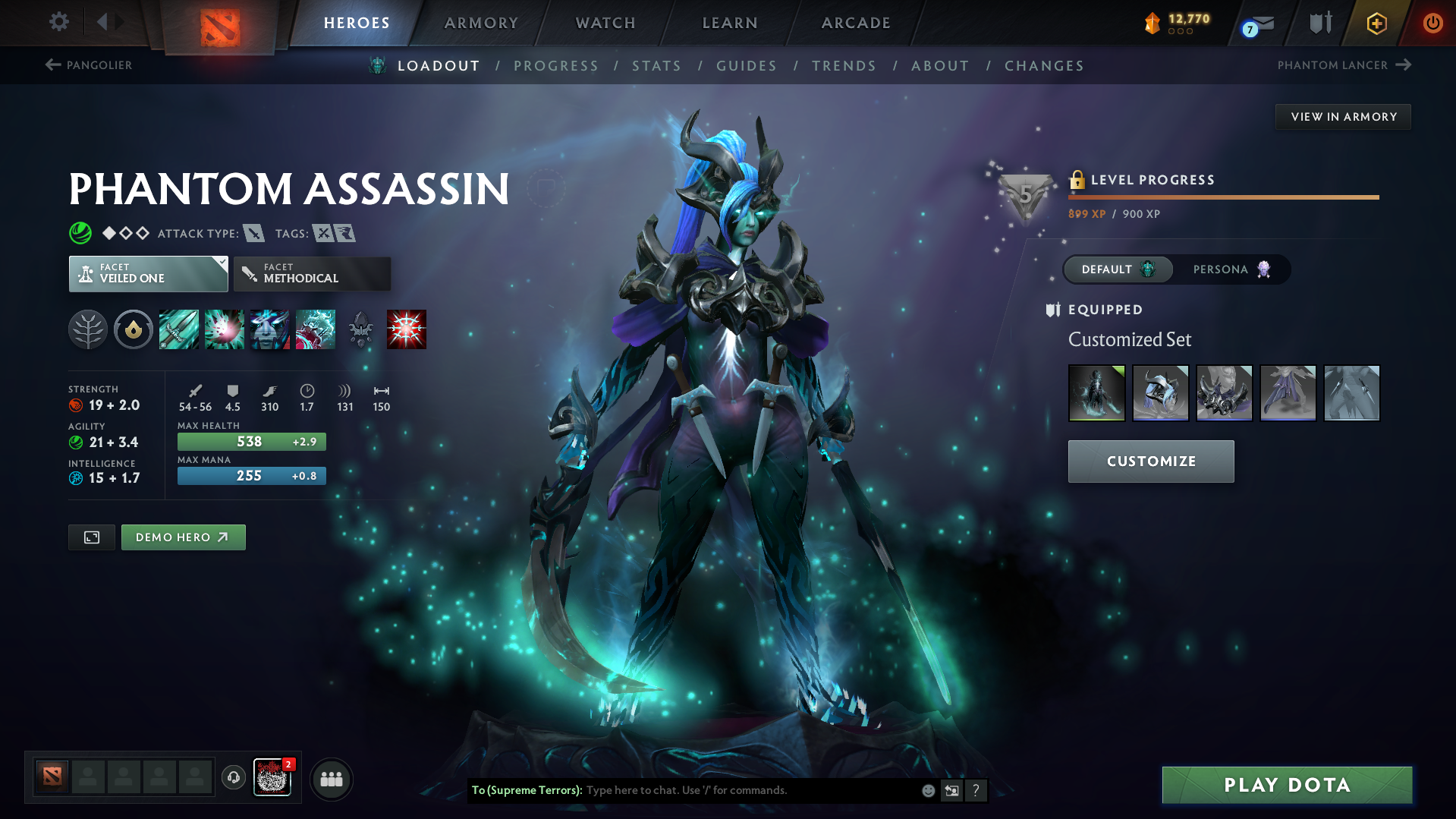
Task: Select the Methodical facet
Action: click(312, 274)
